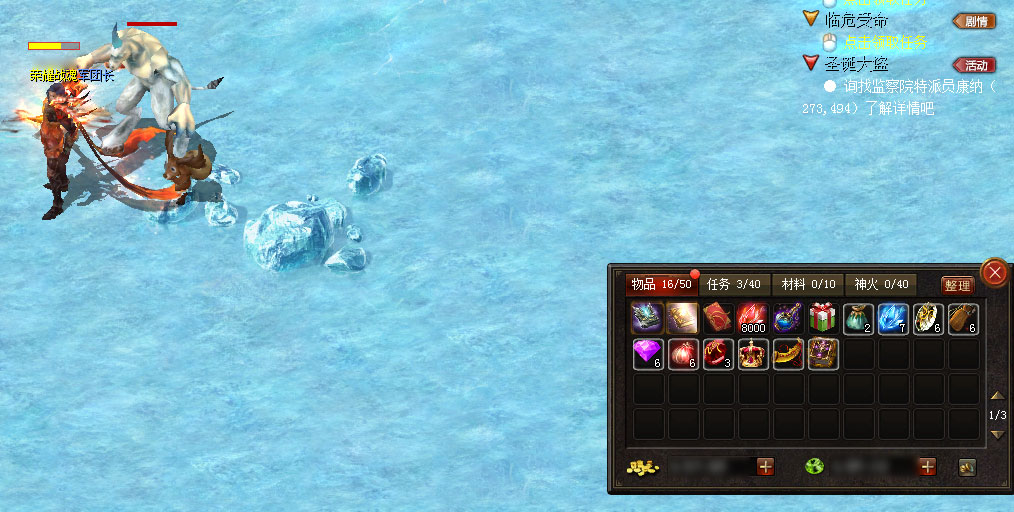Click the golden horn item

pos(788,354)
